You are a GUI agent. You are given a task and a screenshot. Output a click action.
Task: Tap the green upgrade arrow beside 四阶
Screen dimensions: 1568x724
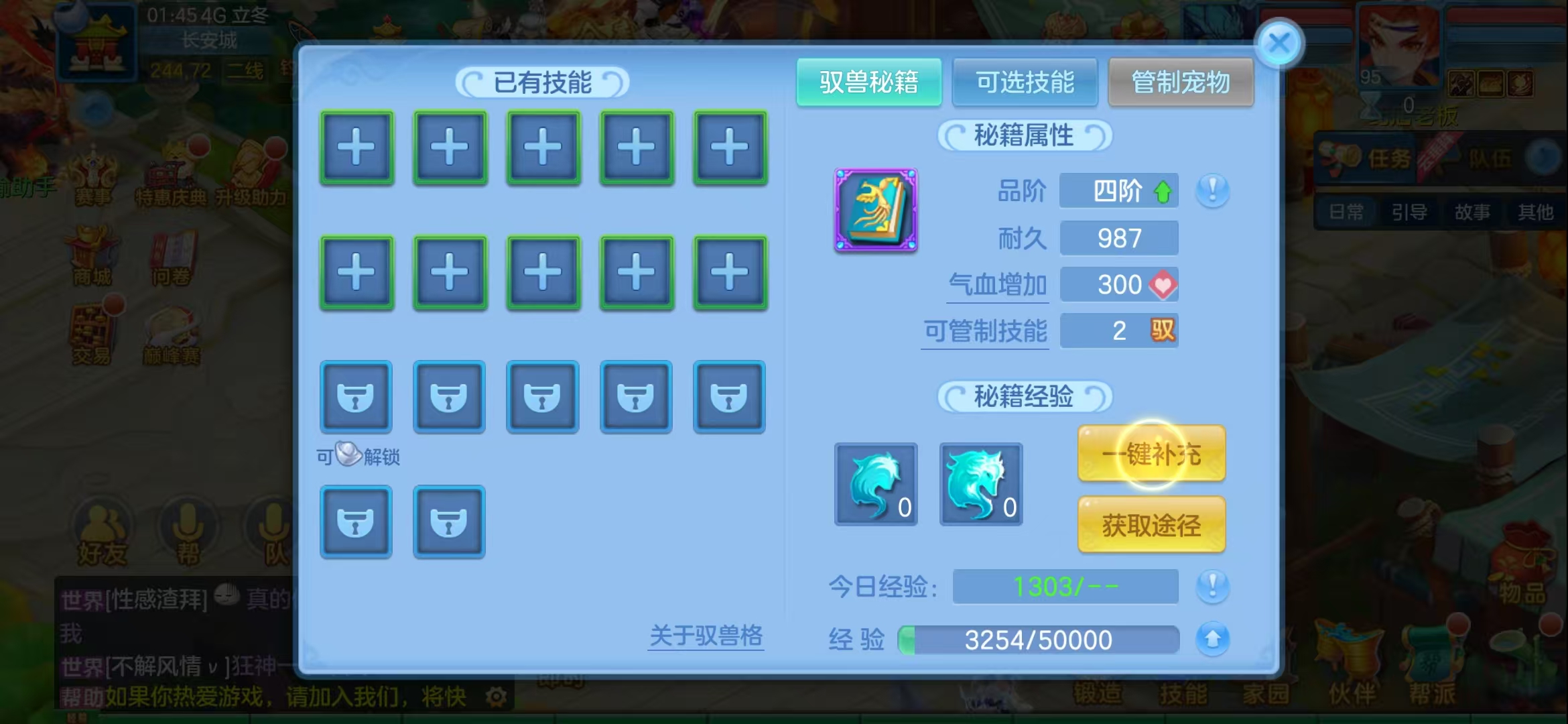1164,190
